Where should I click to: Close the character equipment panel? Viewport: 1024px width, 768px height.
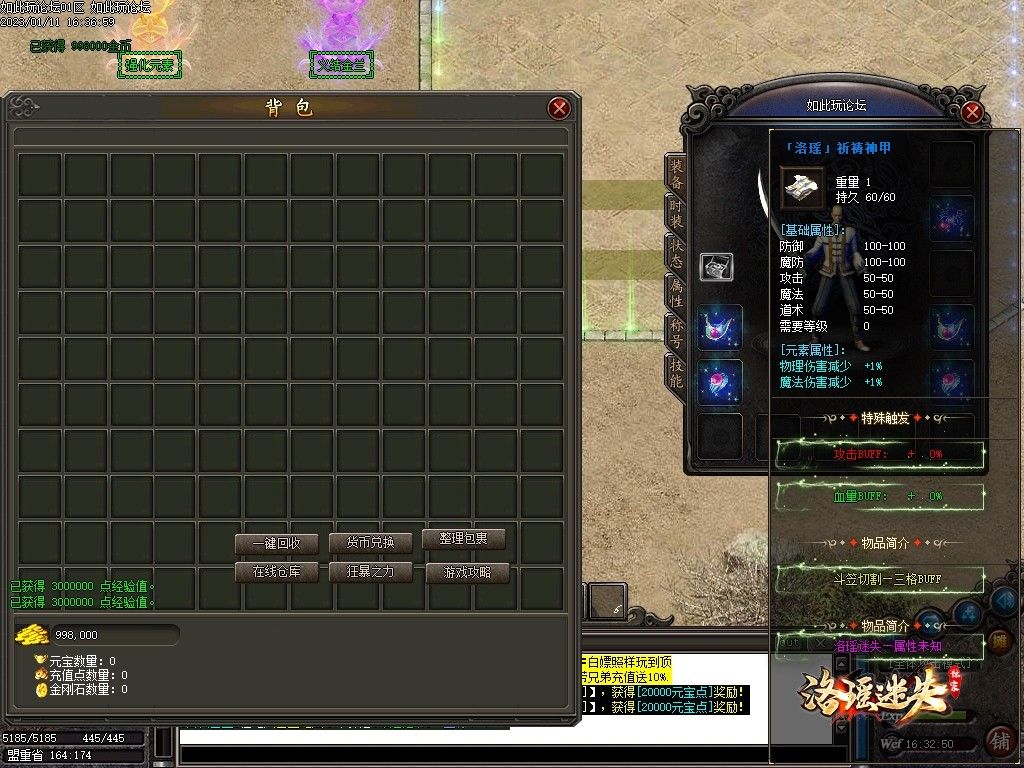(x=971, y=112)
